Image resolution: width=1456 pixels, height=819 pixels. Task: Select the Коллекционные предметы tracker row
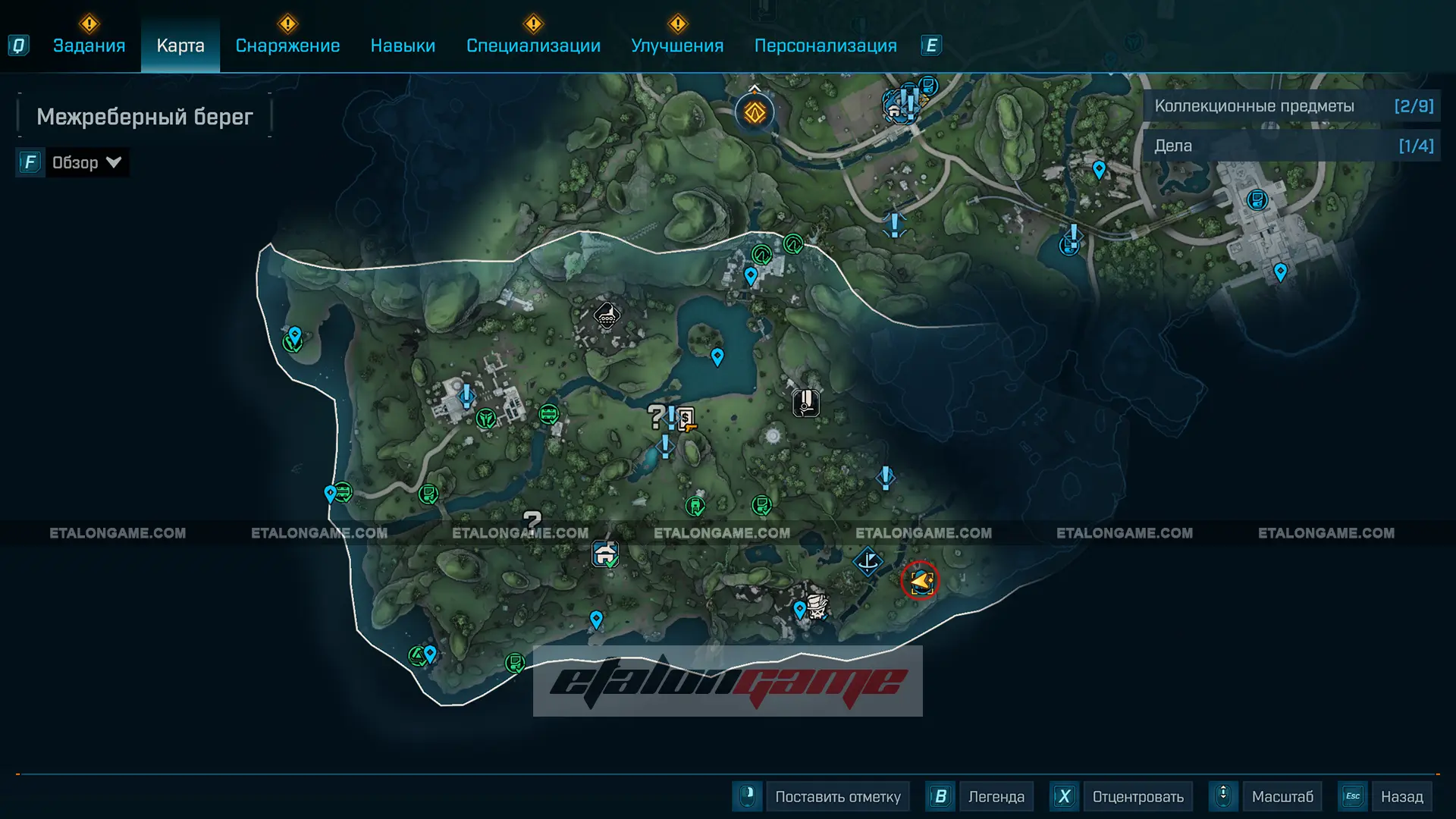1292,106
